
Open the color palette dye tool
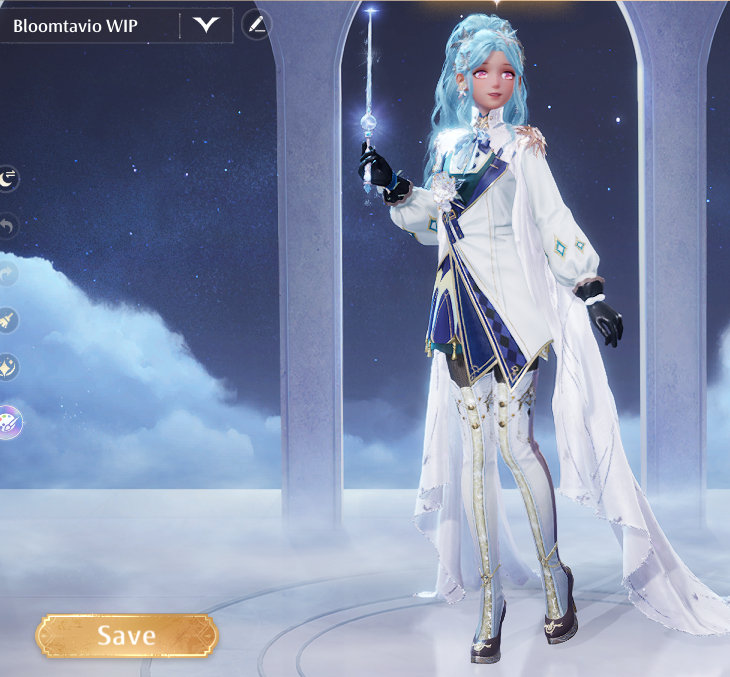(9, 422)
